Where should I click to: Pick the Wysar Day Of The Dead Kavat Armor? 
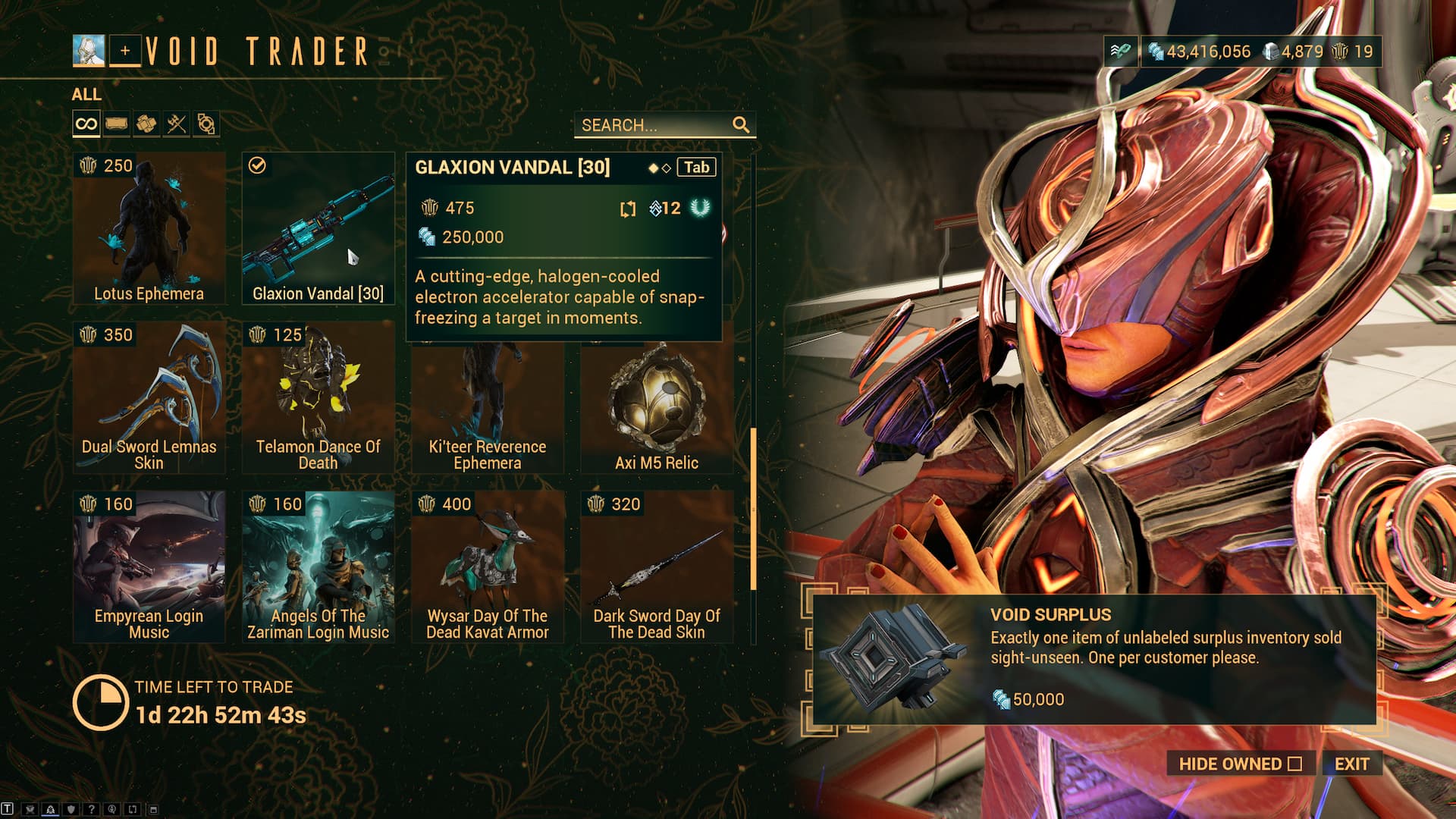point(487,566)
